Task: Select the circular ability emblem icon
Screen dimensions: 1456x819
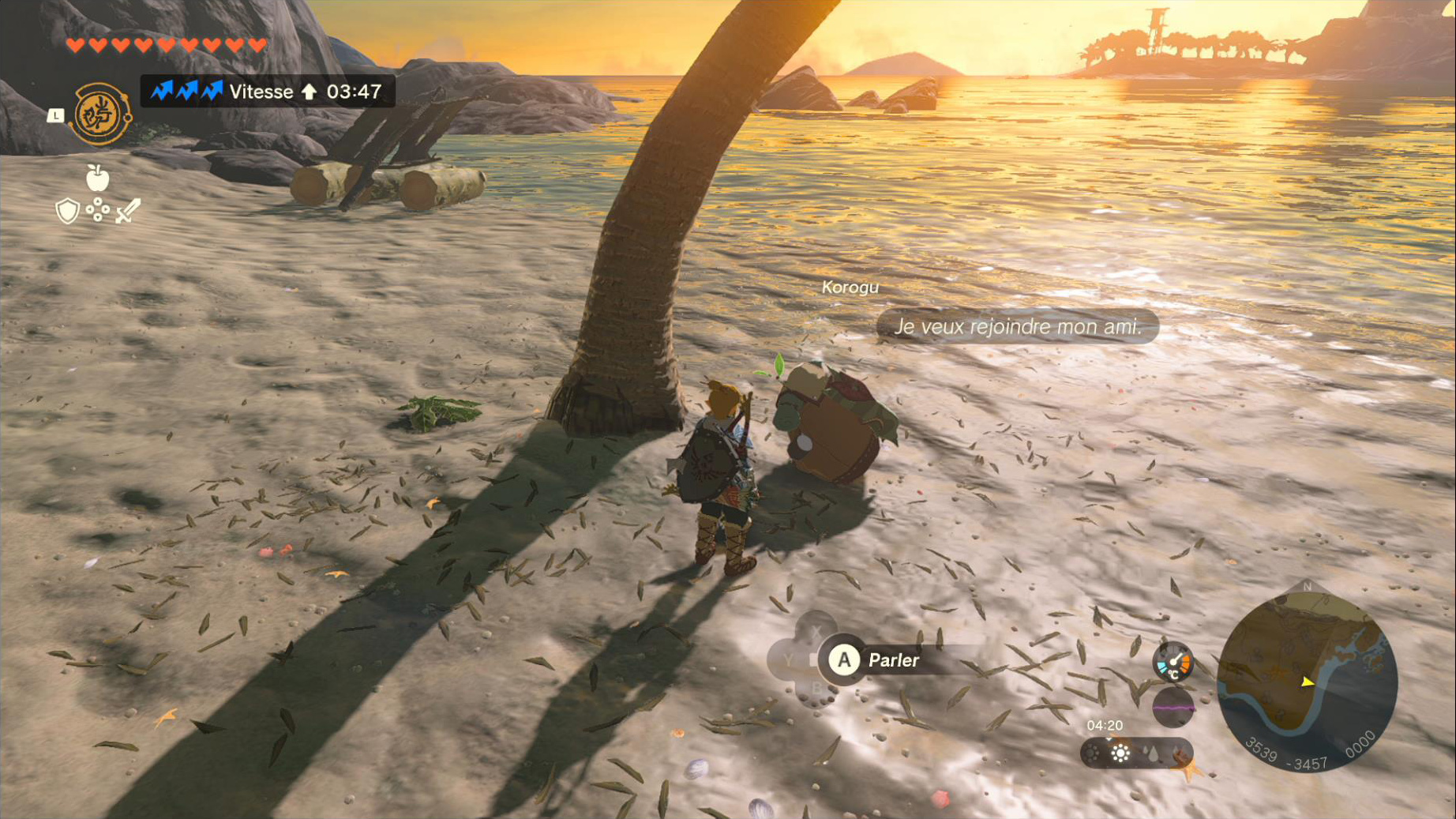Action: click(101, 114)
